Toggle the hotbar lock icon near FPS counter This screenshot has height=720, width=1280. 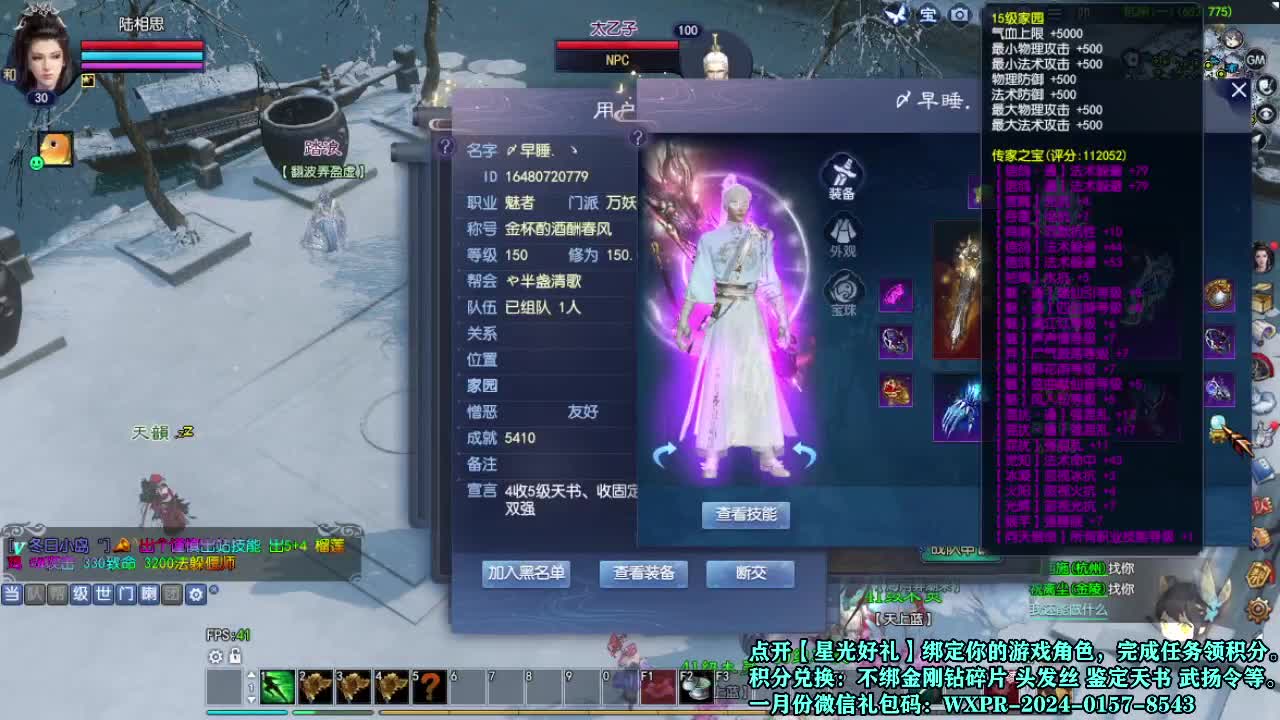click(x=235, y=655)
